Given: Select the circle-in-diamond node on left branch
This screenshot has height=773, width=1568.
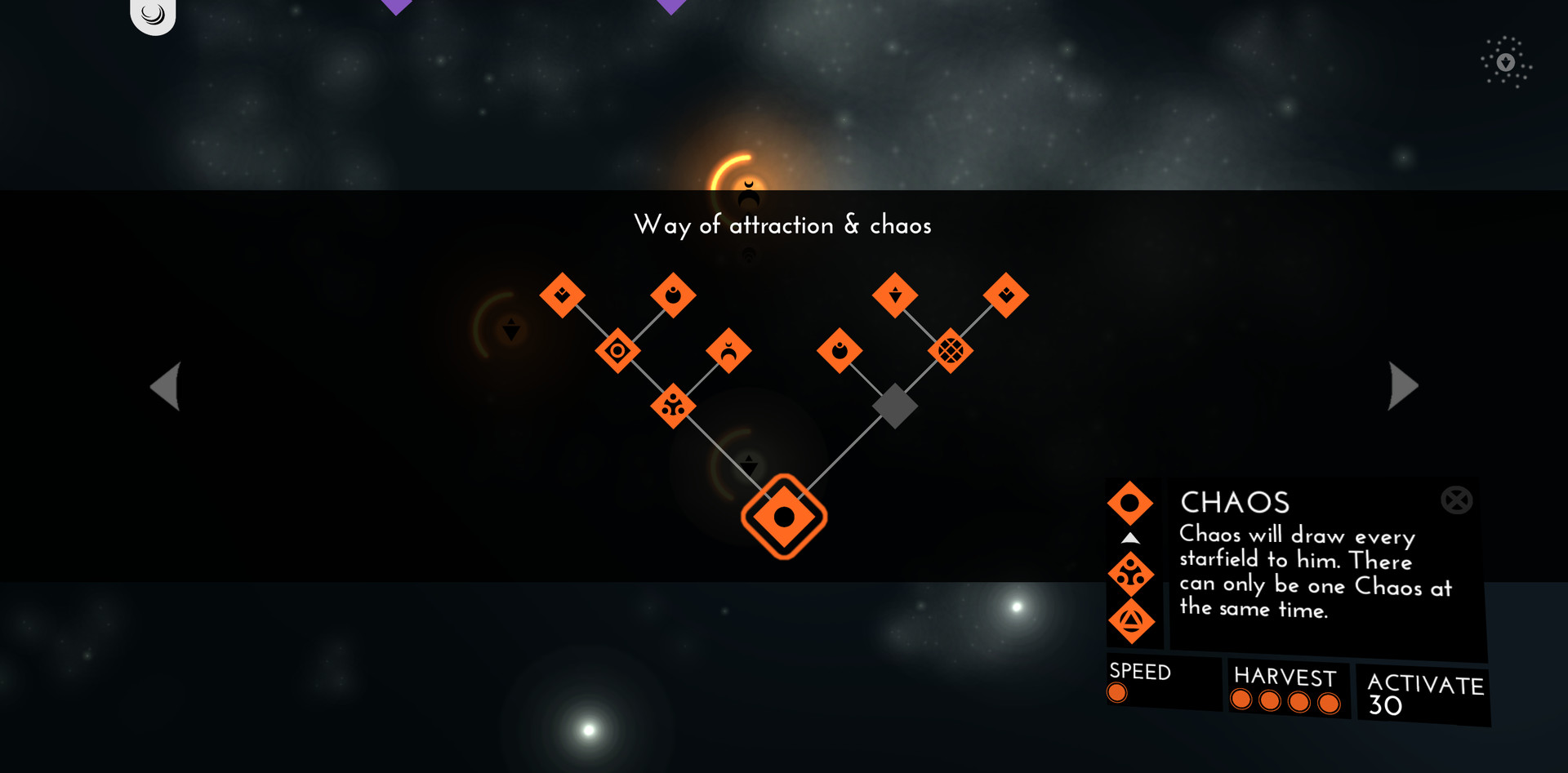Looking at the screenshot, I should click(617, 349).
